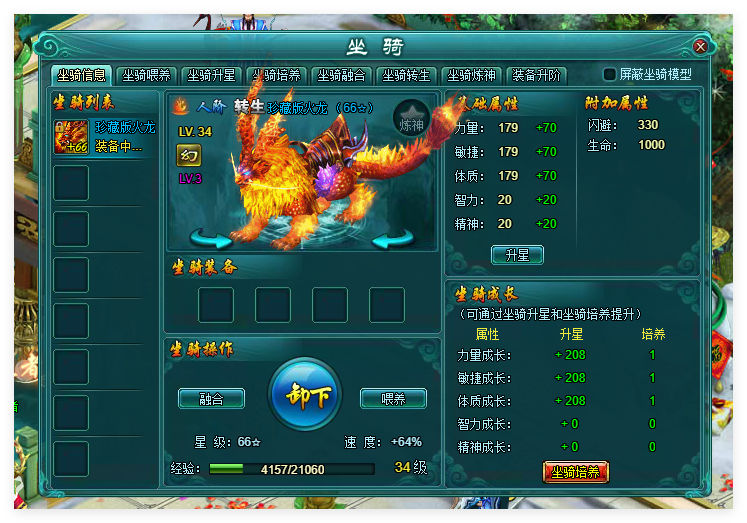Rotate the mount model with the right arrow
Viewport: 747px width, 523px height.
[x=393, y=238]
